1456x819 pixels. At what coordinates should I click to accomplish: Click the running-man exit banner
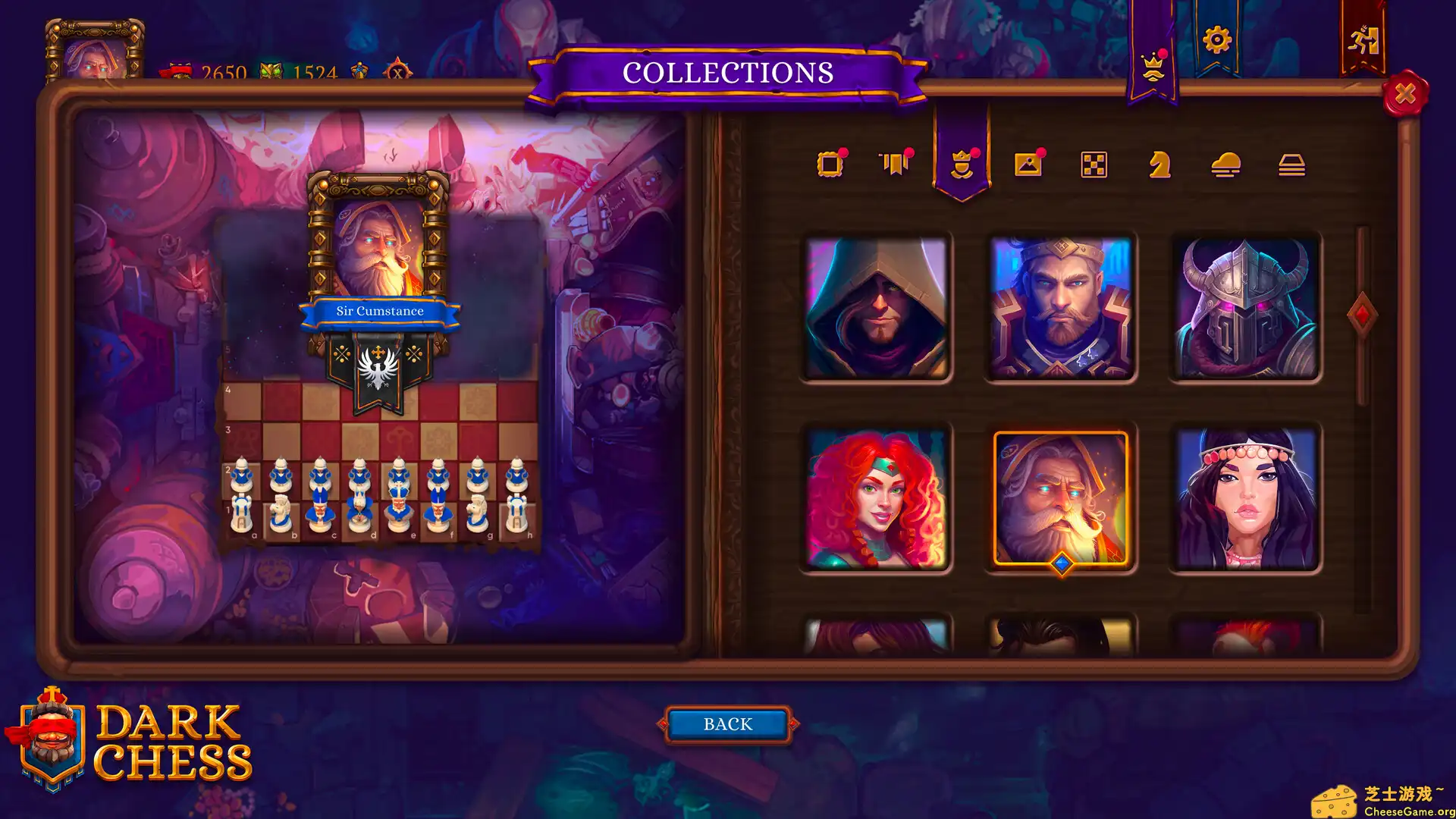(x=1363, y=40)
